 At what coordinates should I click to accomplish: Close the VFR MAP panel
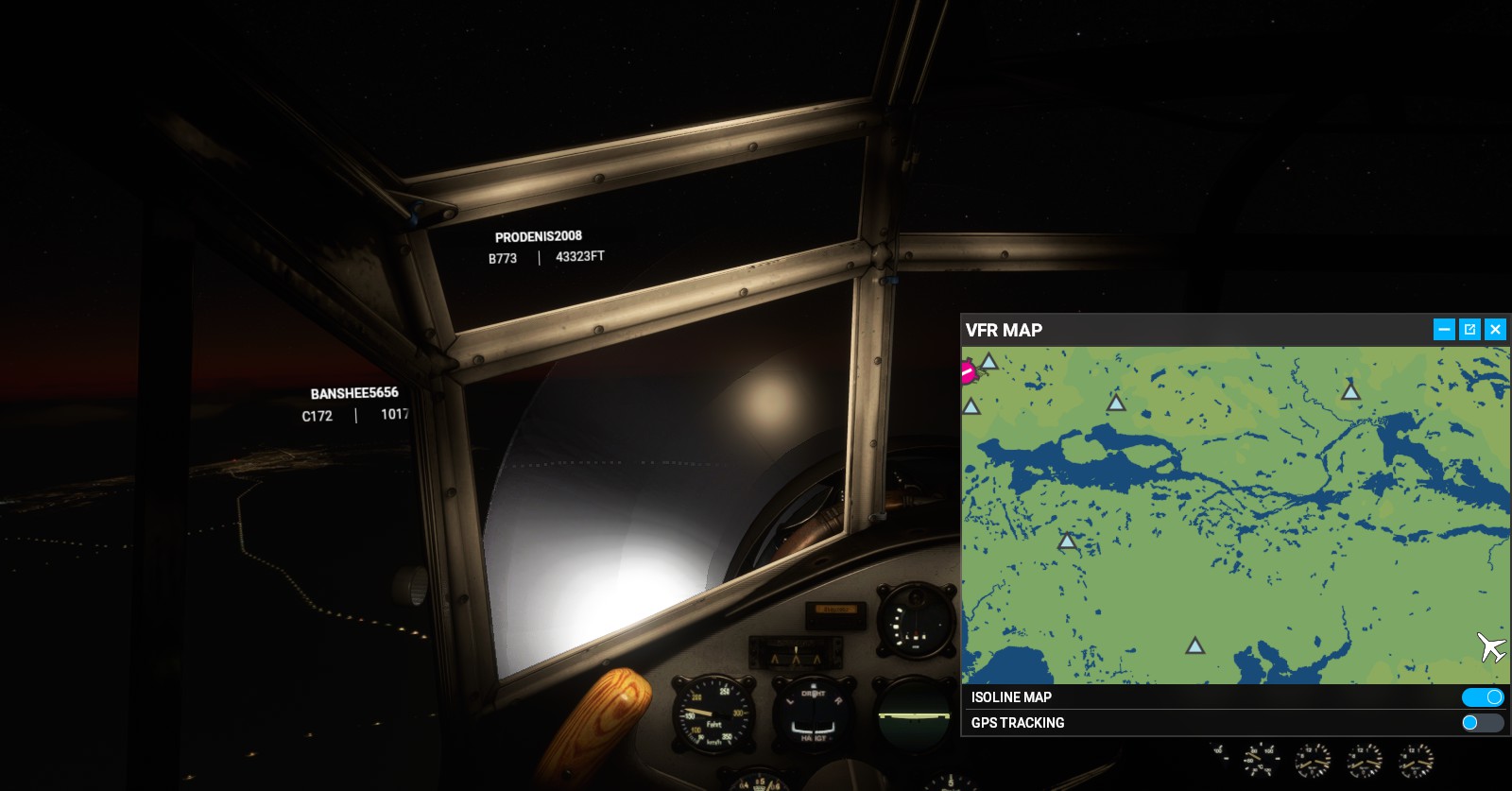tap(1495, 329)
